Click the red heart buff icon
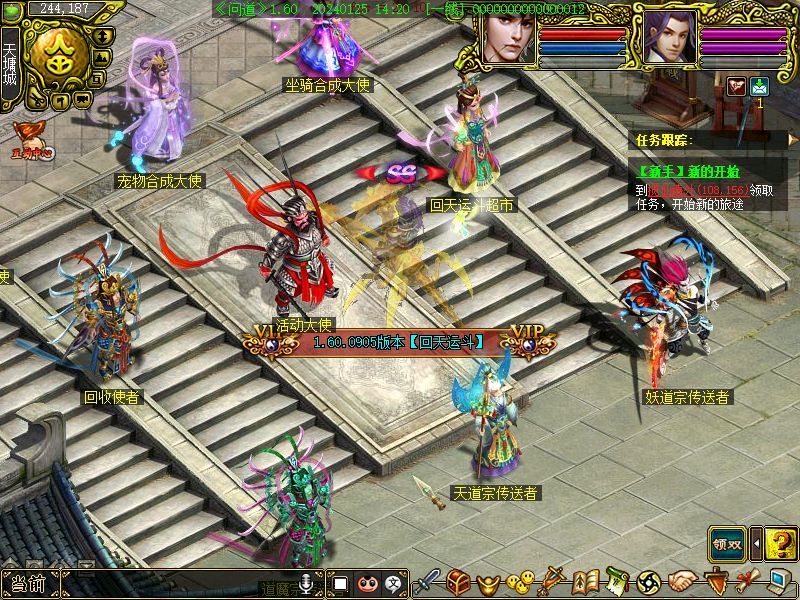Image resolution: width=800 pixels, height=600 pixels. coord(735,86)
